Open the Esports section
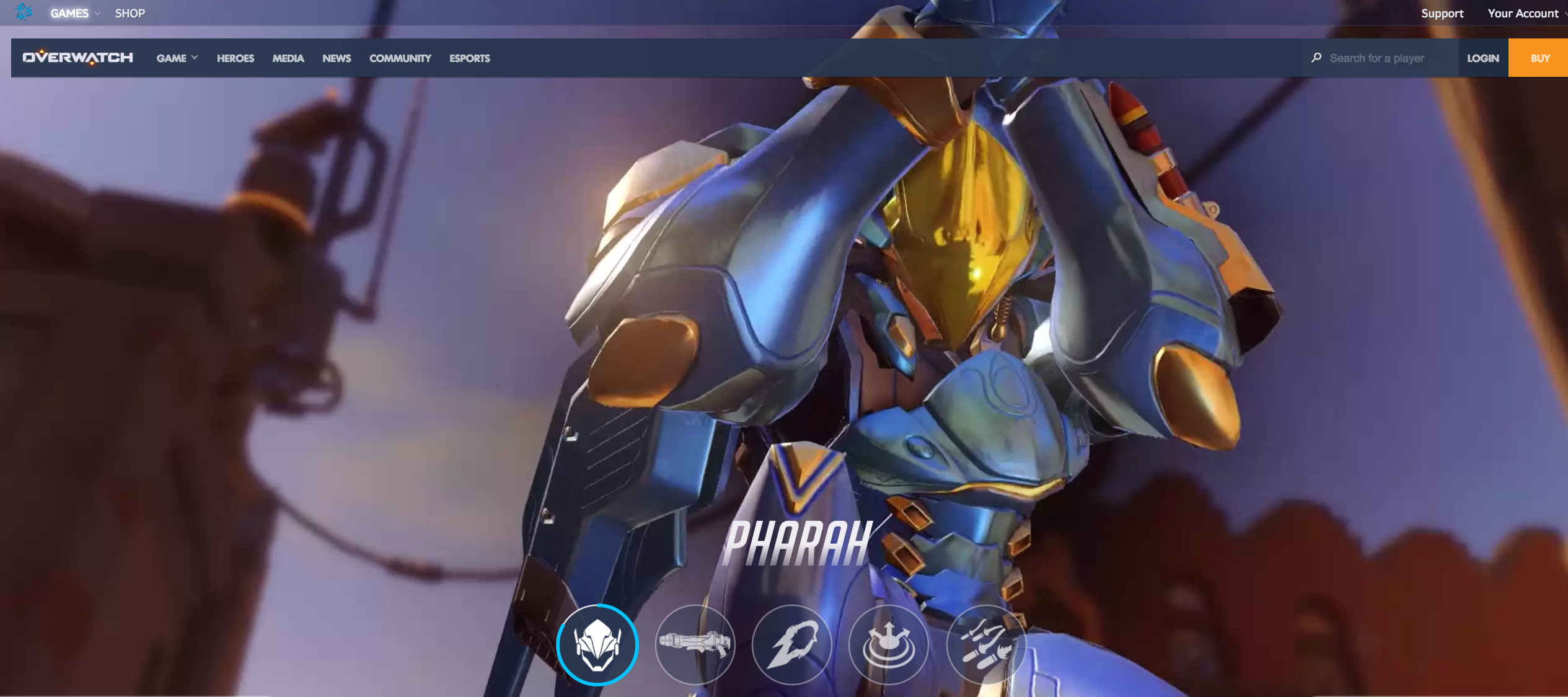Screen dimensions: 1568x697 point(470,58)
